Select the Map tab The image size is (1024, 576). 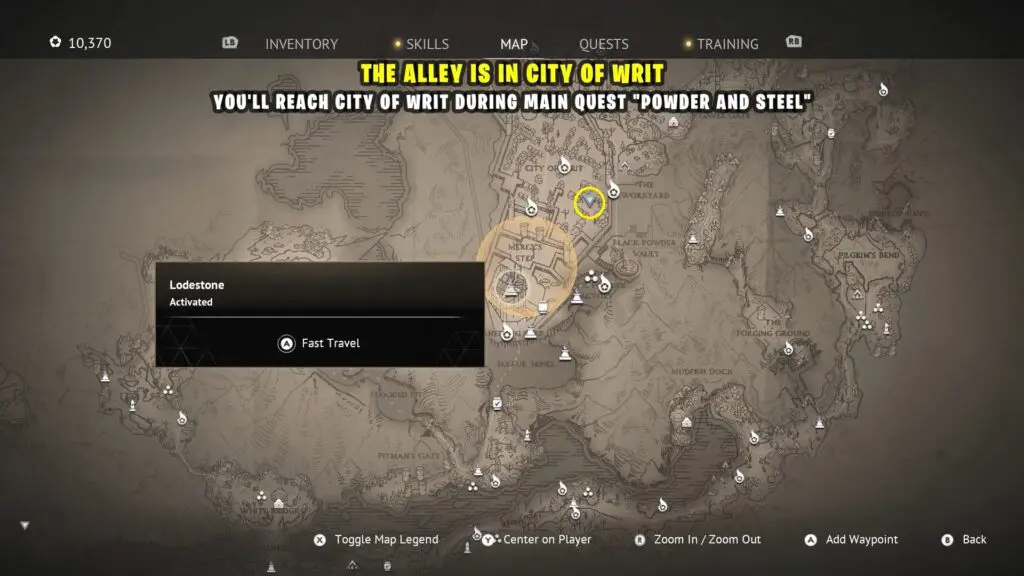[514, 44]
